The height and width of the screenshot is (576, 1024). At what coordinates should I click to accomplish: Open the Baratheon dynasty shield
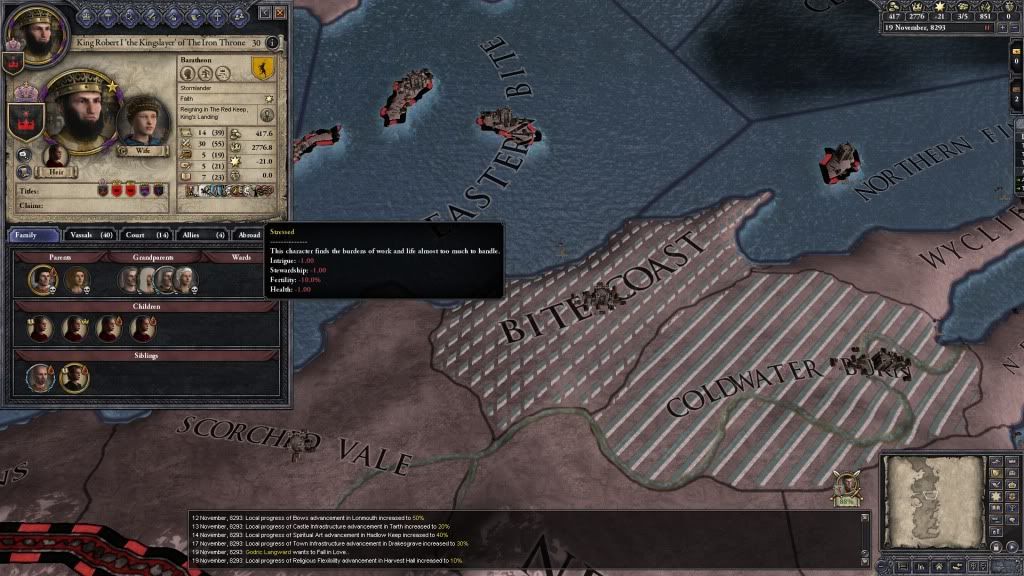pyautogui.click(x=262, y=69)
